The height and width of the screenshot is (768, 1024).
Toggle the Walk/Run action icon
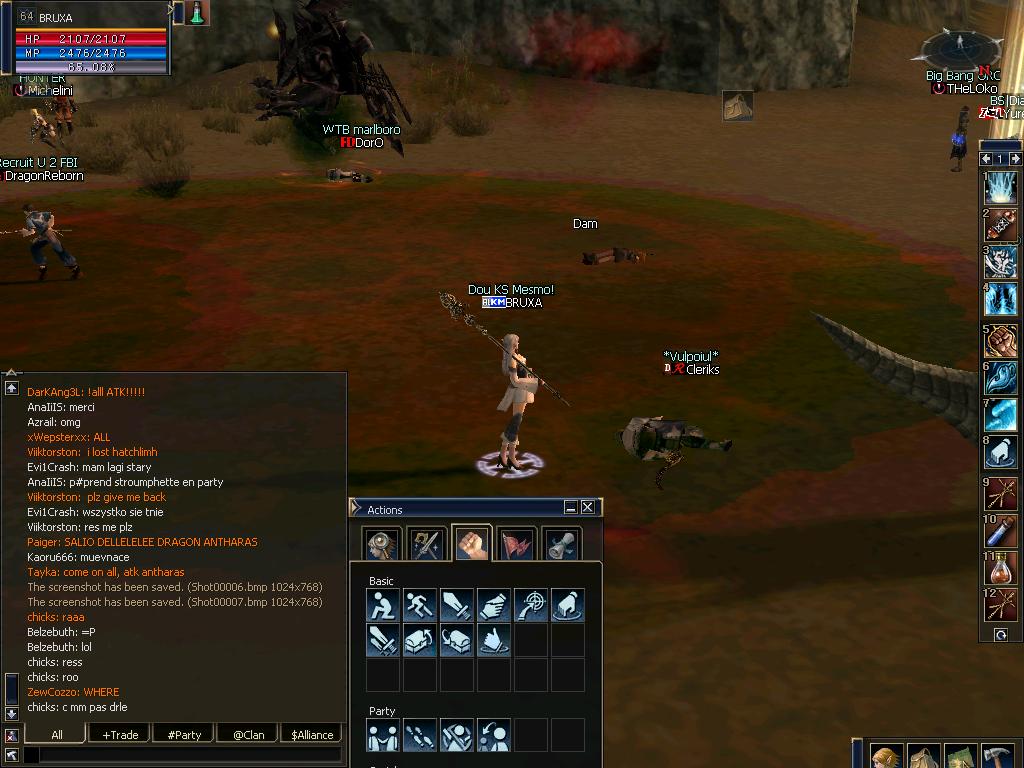(x=420, y=605)
